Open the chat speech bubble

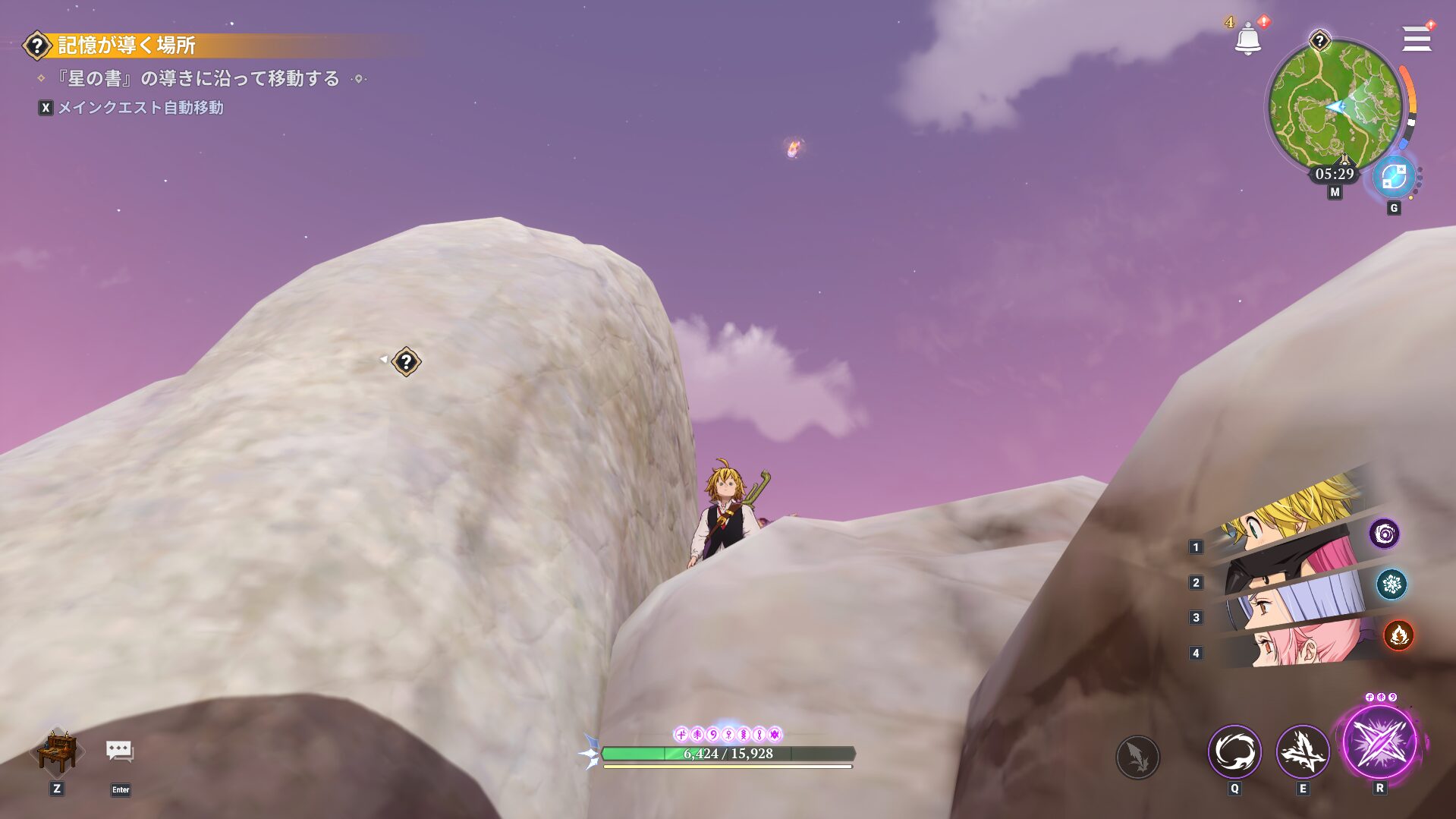click(120, 751)
